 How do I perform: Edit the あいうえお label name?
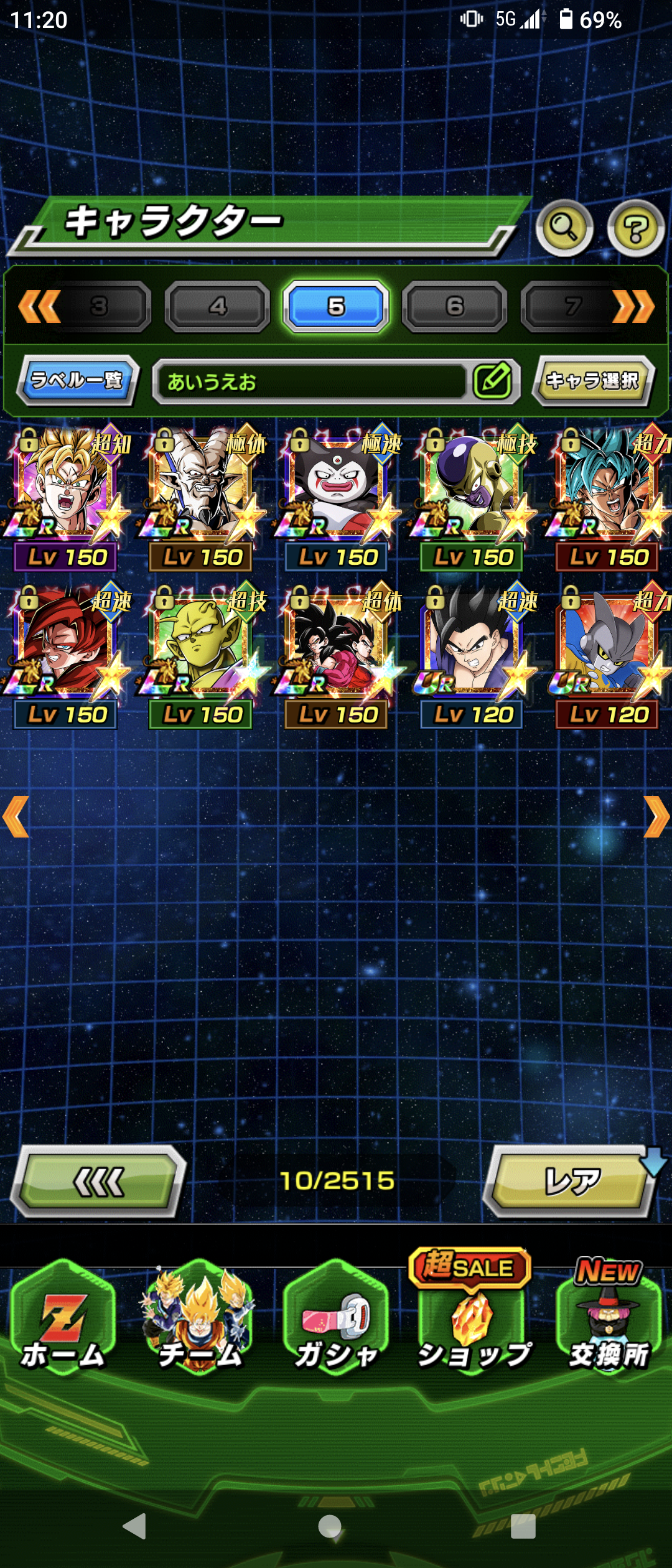coord(493,381)
